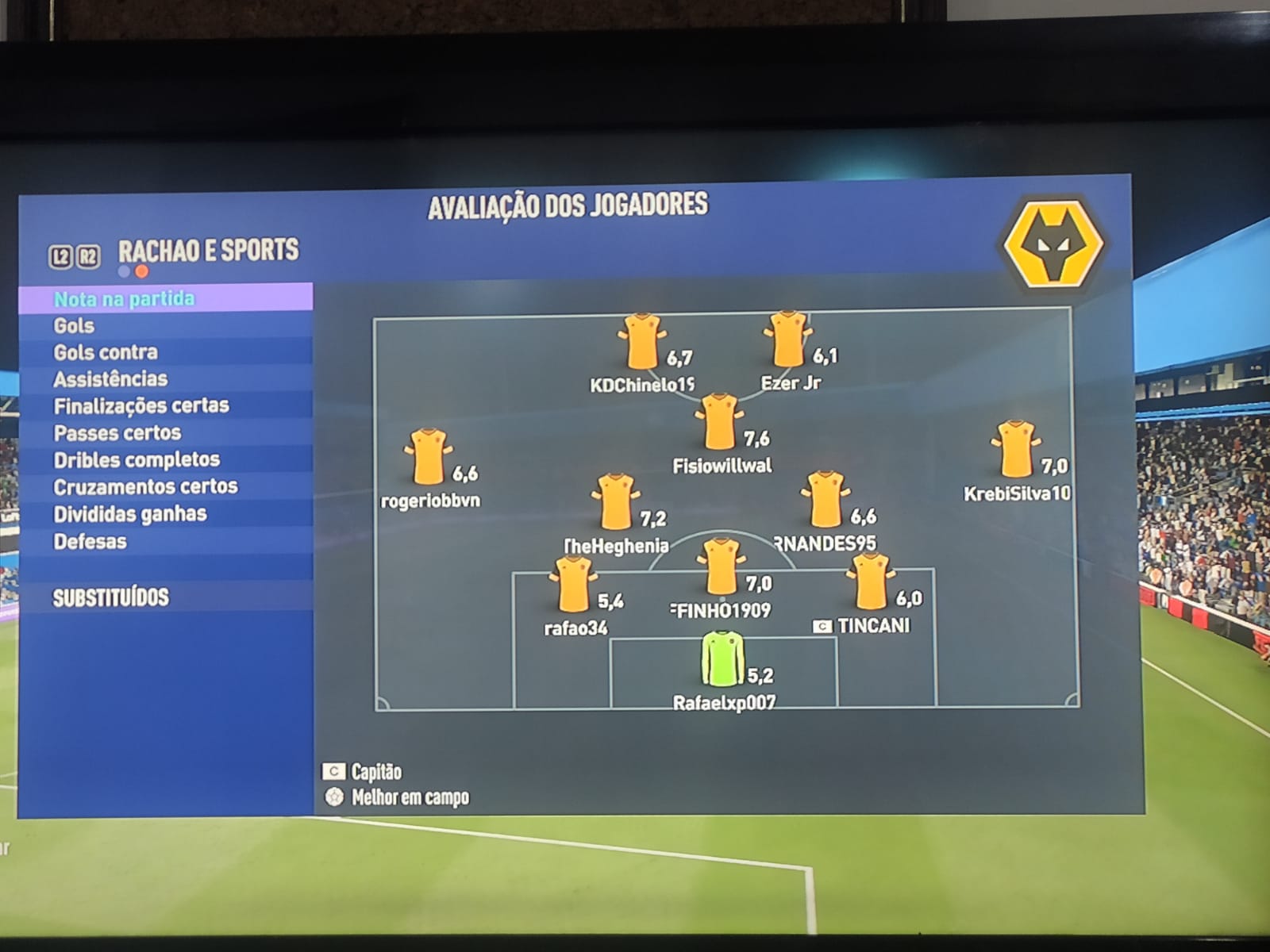This screenshot has width=1270, height=952.
Task: Select goalkeeper Rafaelxp007 on the pitch
Action: pos(722,659)
